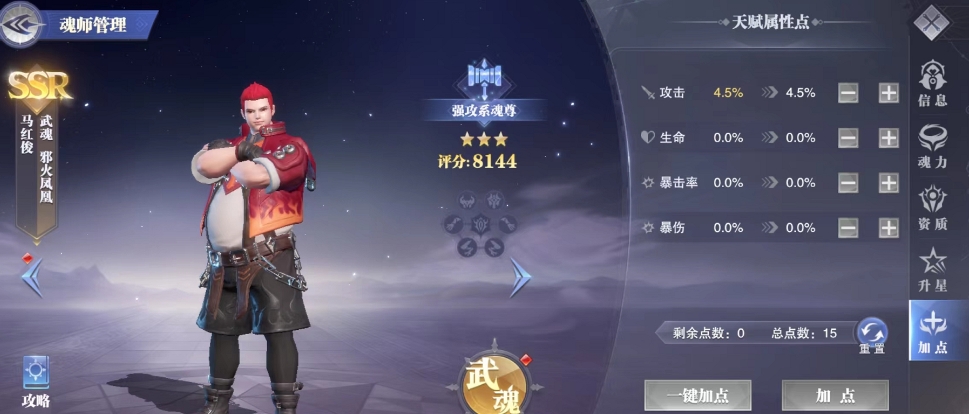Increase 暴击率 with the plus button
Image resolution: width=969 pixels, height=414 pixels.
[x=888, y=183]
